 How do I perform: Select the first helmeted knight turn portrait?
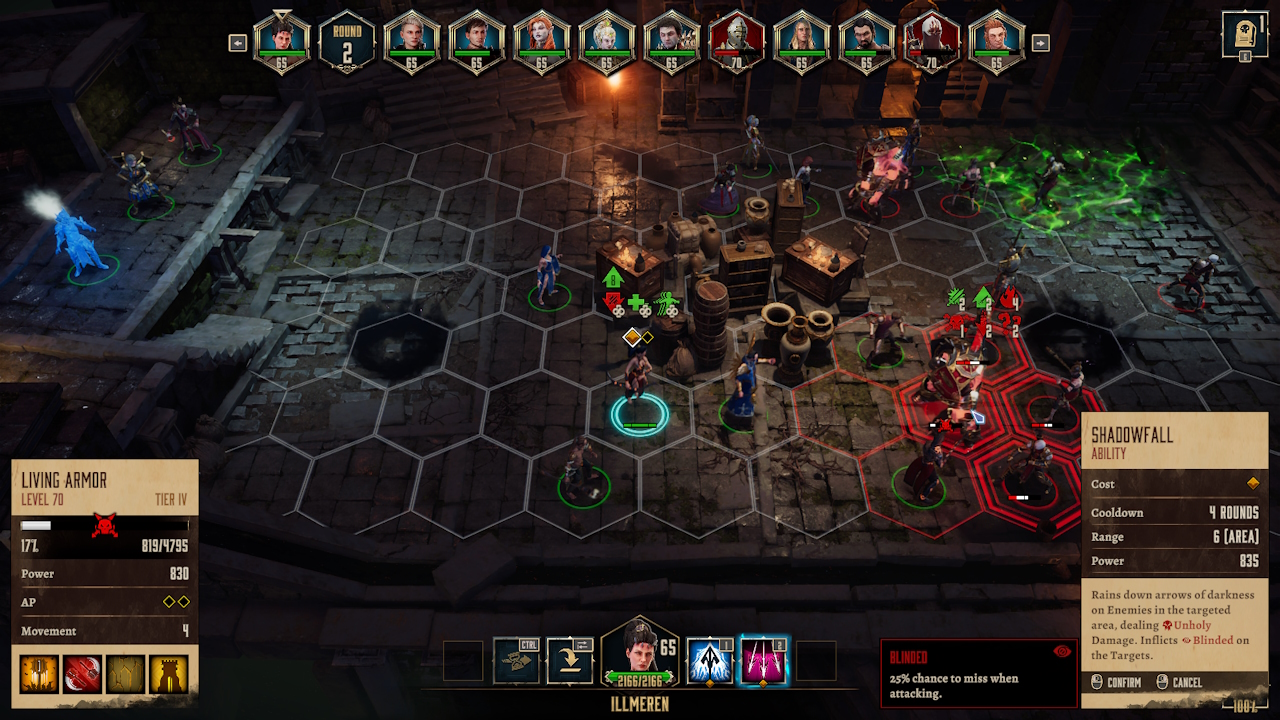[736, 42]
